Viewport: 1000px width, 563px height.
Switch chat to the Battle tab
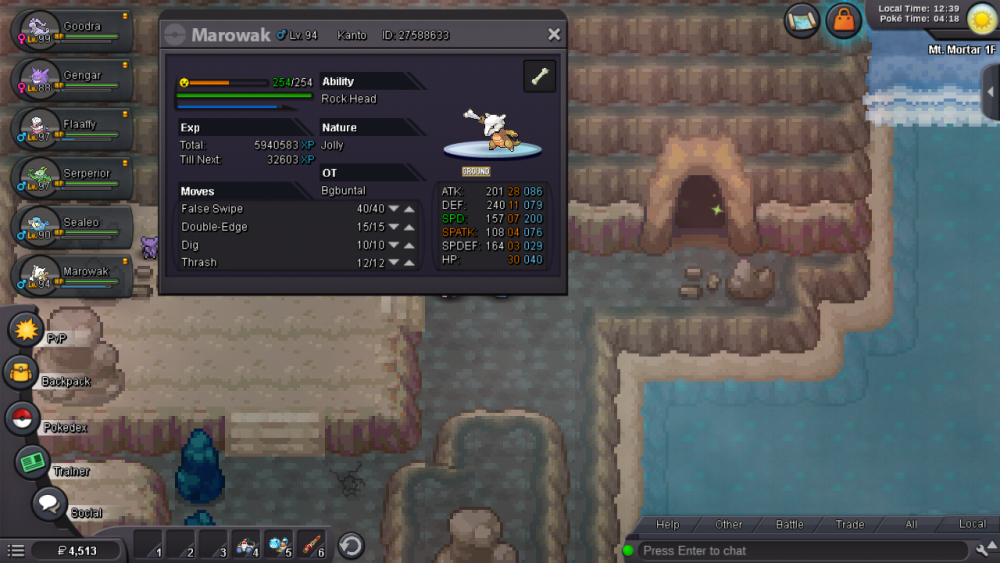(x=790, y=524)
